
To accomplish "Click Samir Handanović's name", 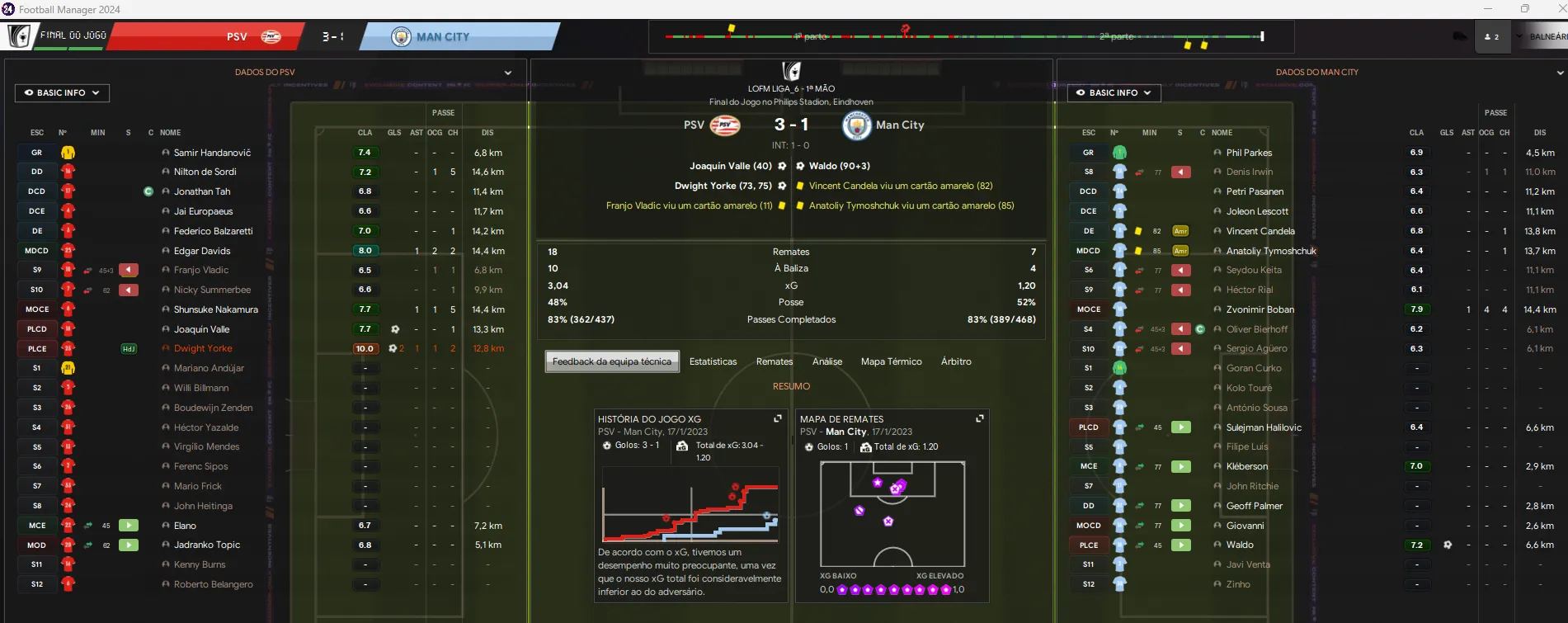I will (x=212, y=153).
